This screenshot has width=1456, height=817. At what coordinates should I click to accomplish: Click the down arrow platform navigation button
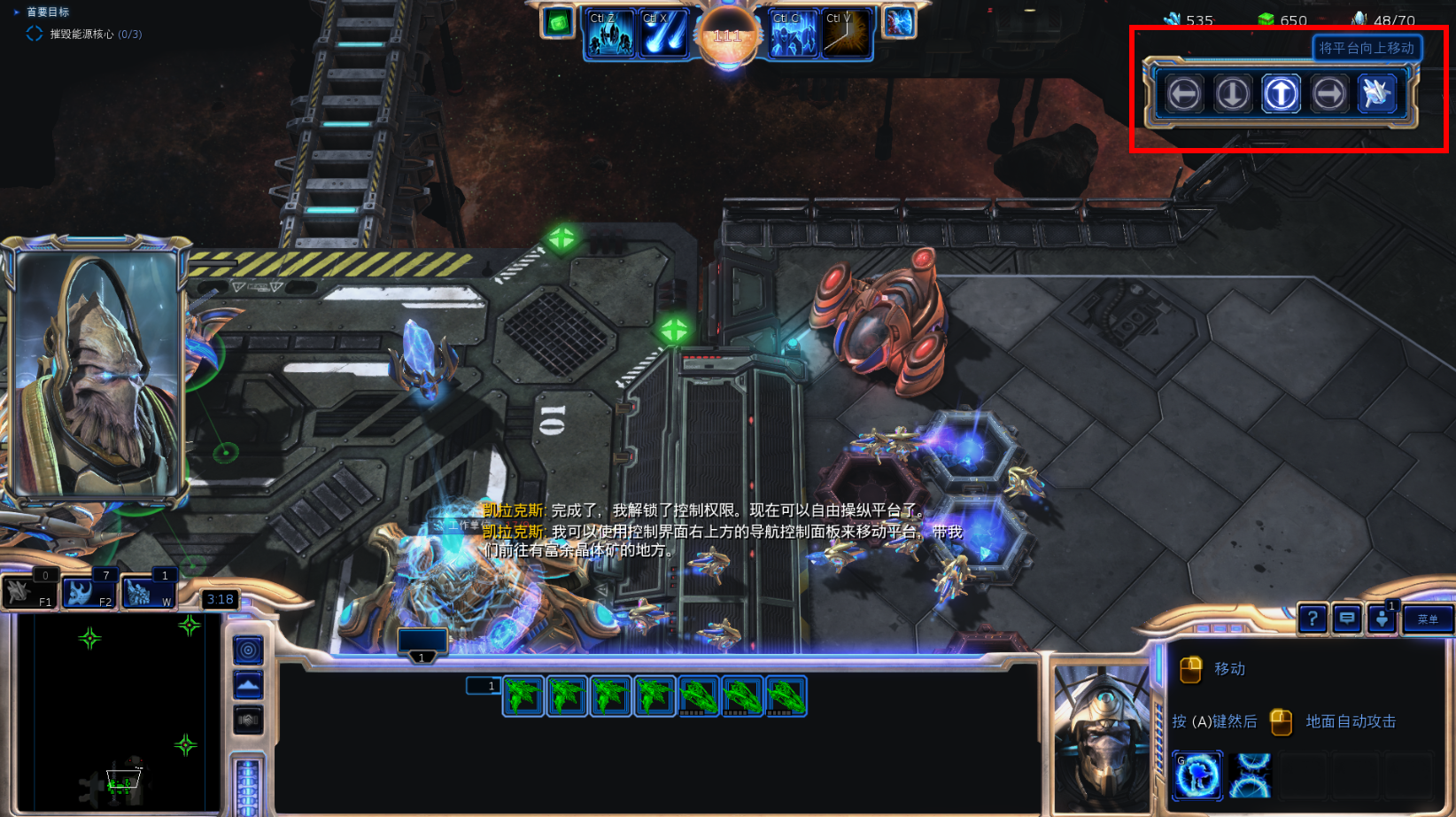click(x=1233, y=93)
